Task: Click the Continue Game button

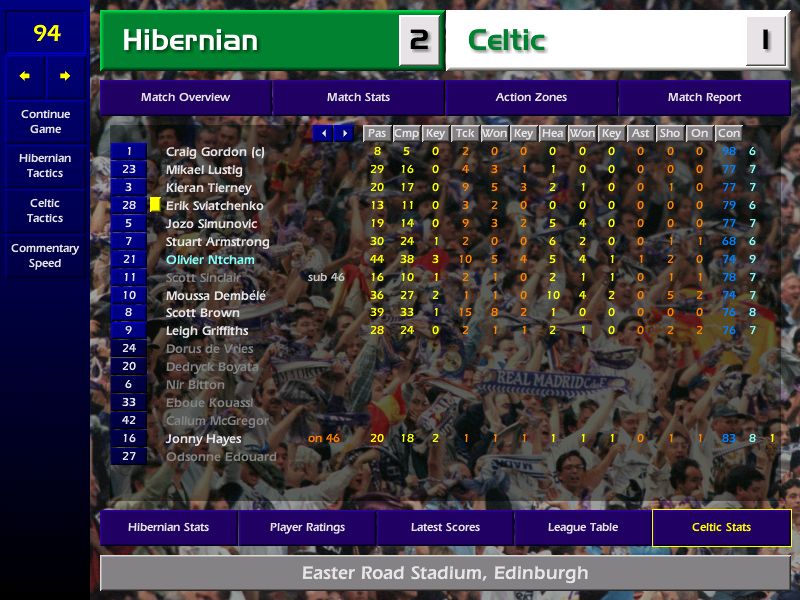Action: point(45,121)
